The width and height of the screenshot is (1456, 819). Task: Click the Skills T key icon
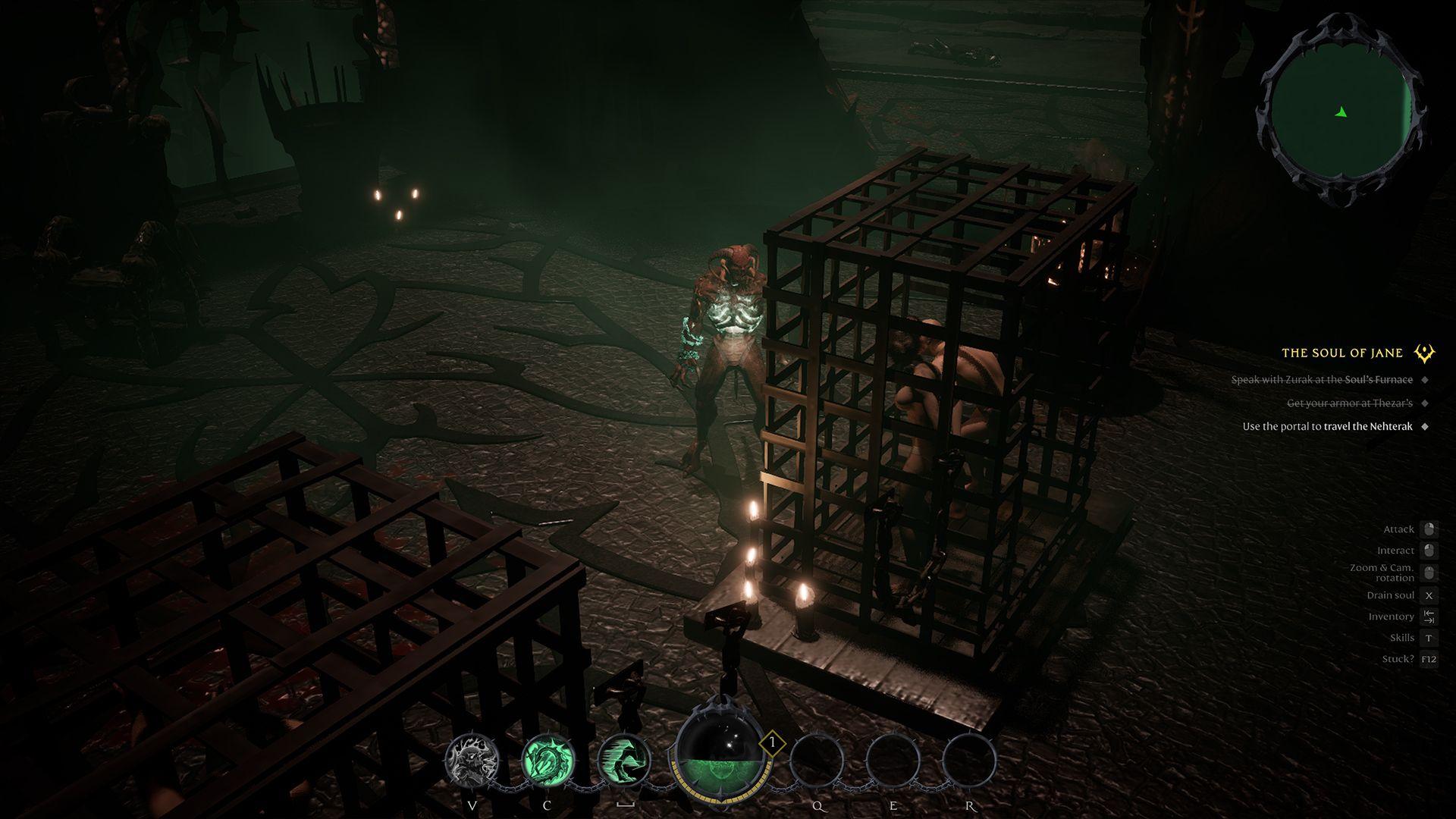pyautogui.click(x=1429, y=637)
